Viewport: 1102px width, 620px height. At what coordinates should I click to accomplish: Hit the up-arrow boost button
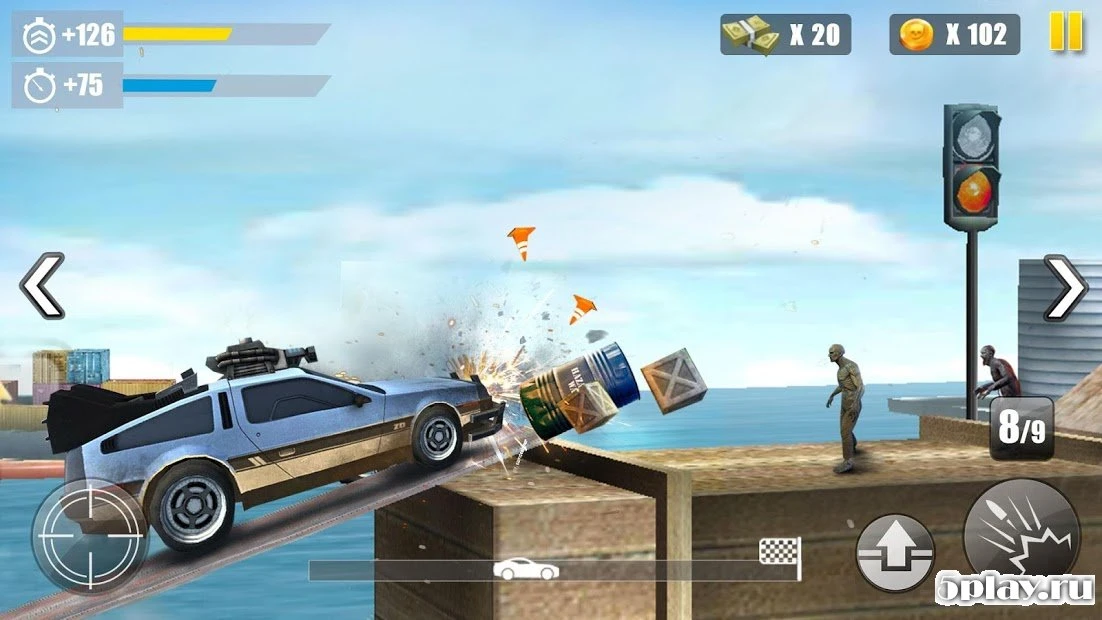[894, 552]
